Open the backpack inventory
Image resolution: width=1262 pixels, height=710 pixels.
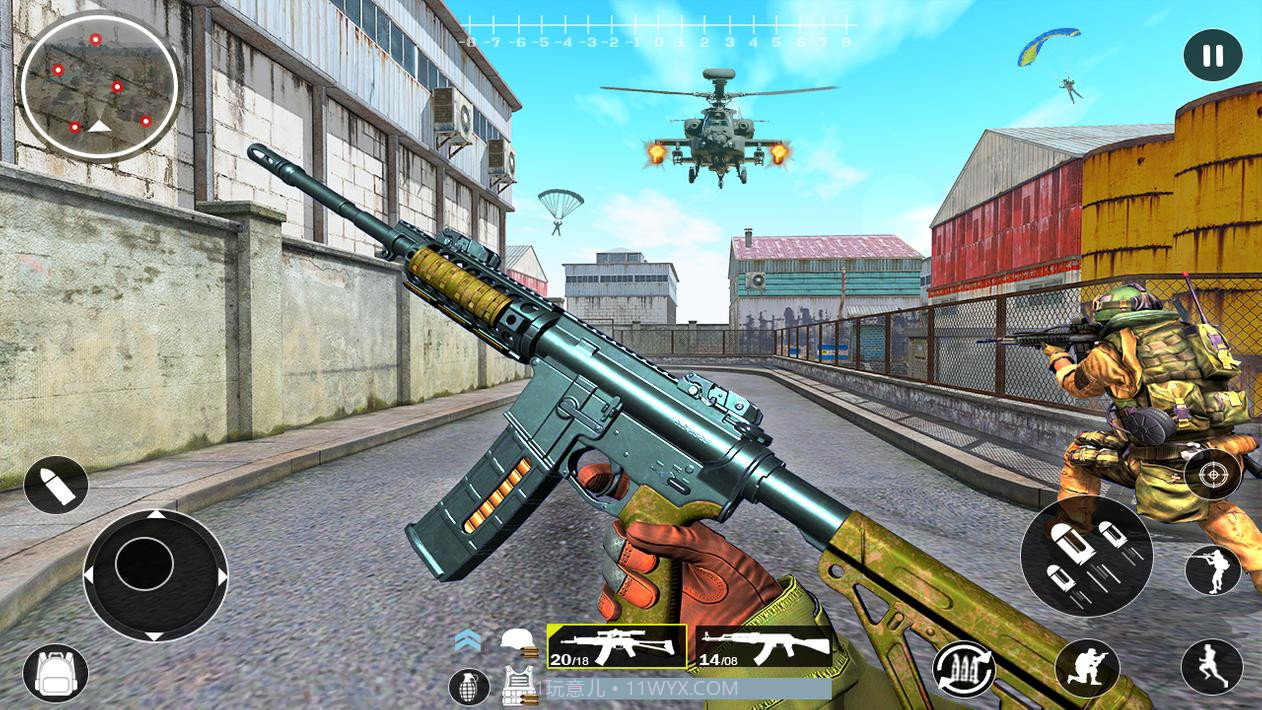click(x=54, y=673)
